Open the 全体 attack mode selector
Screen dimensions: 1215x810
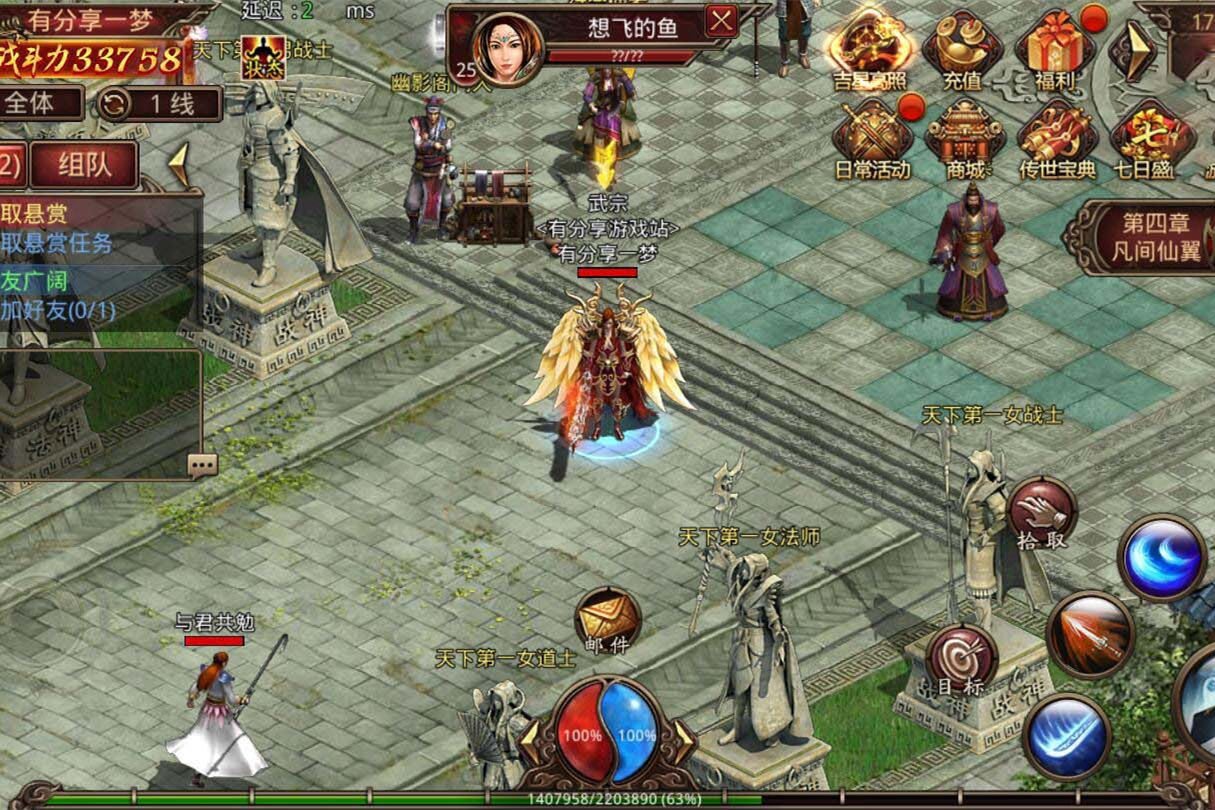(x=42, y=103)
